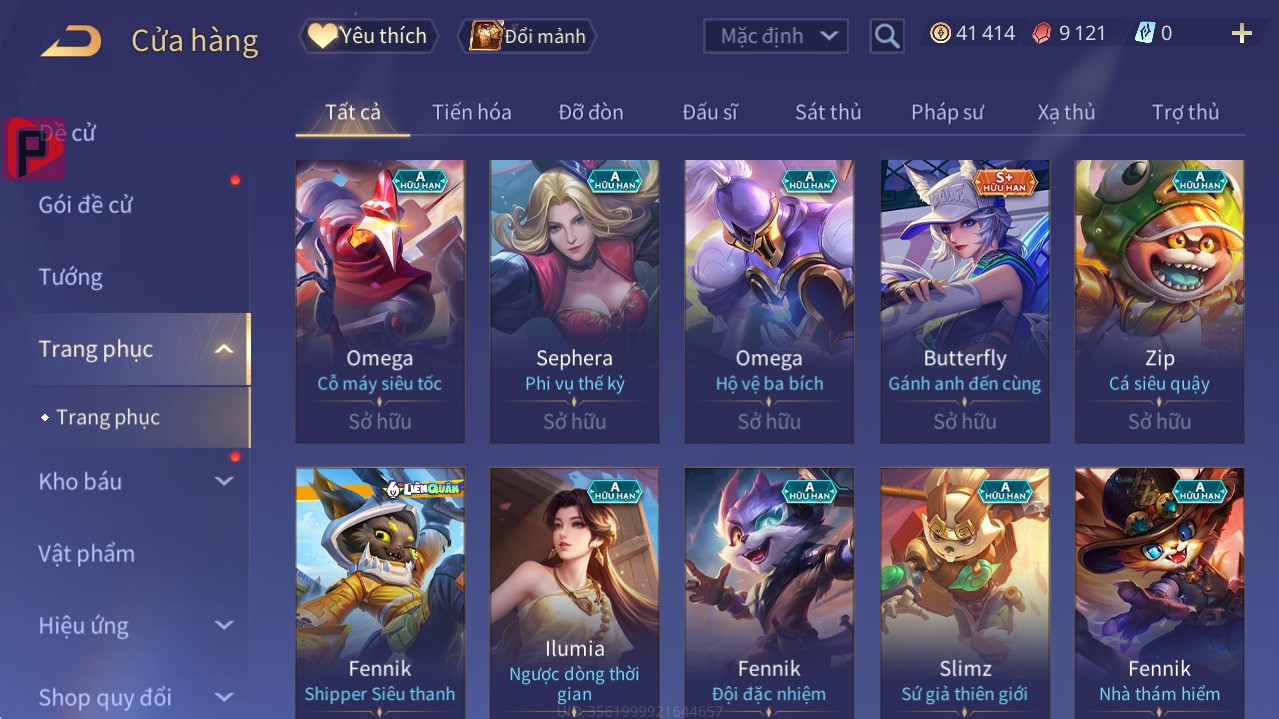This screenshot has height=719, width=1279.
Task: Open the Vật phẩm section
Action: coord(86,553)
